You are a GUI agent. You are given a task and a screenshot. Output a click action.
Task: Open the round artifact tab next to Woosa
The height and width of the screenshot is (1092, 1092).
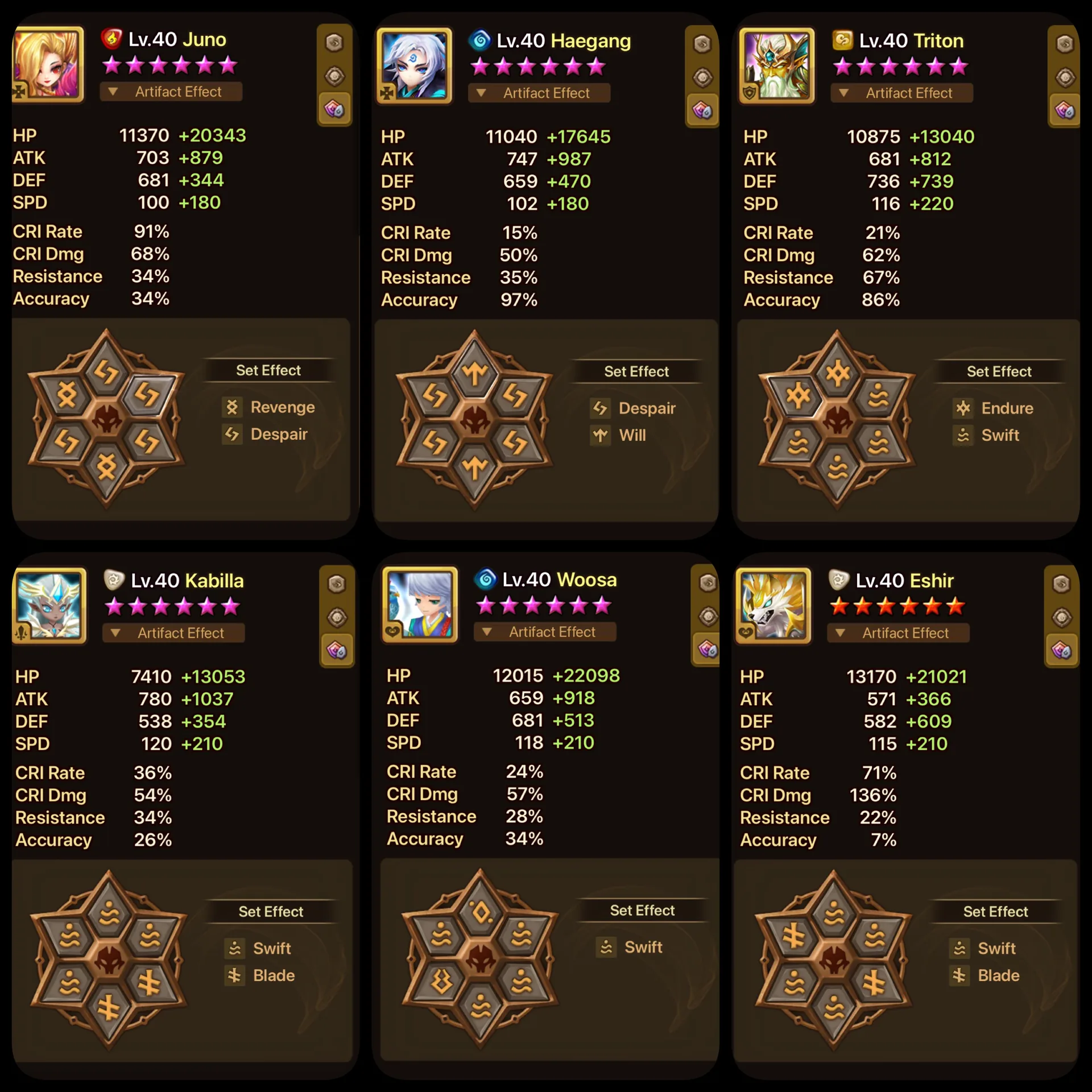pyautogui.click(x=708, y=617)
